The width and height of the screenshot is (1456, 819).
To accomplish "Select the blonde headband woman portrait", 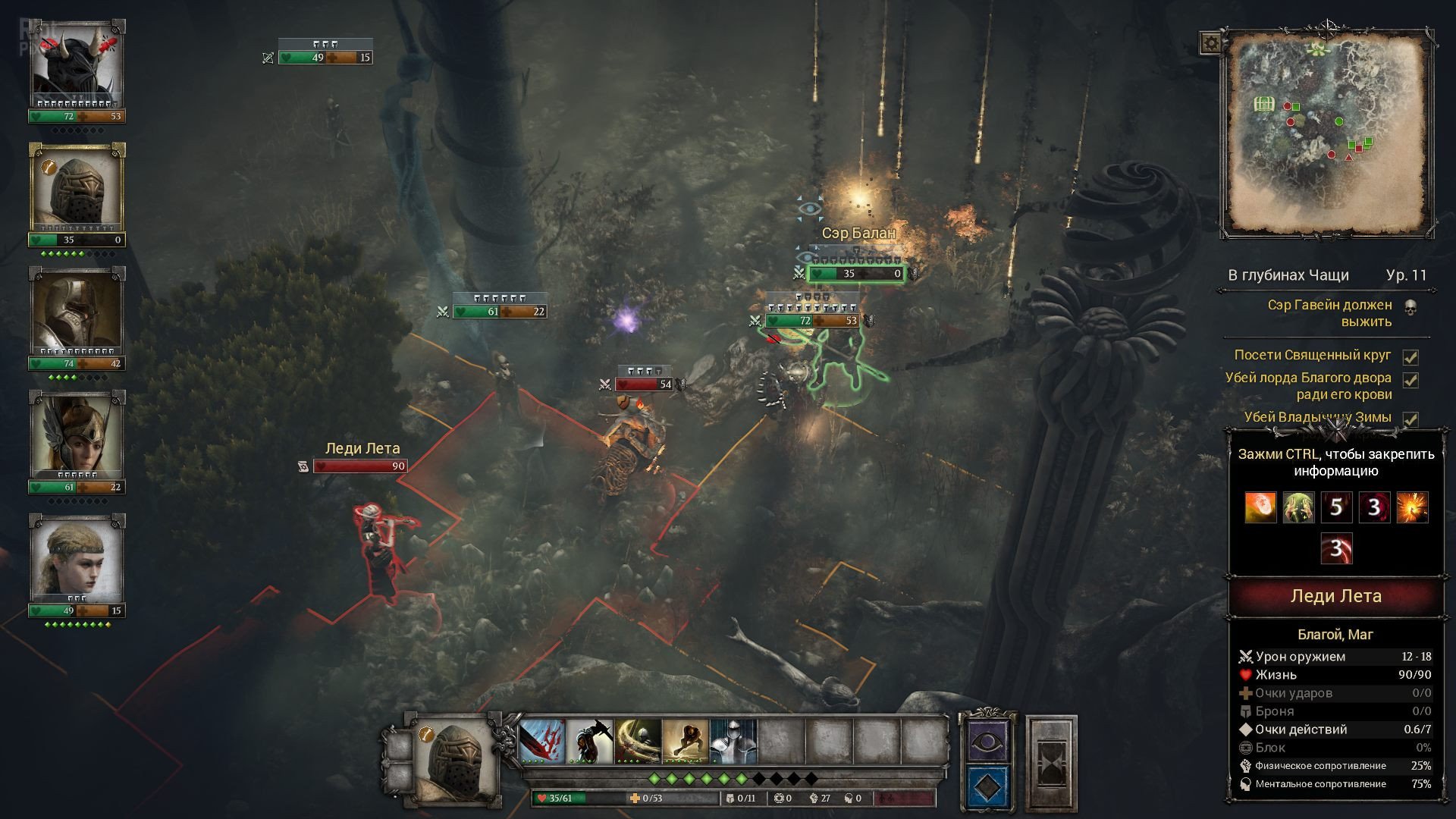I will click(x=77, y=560).
